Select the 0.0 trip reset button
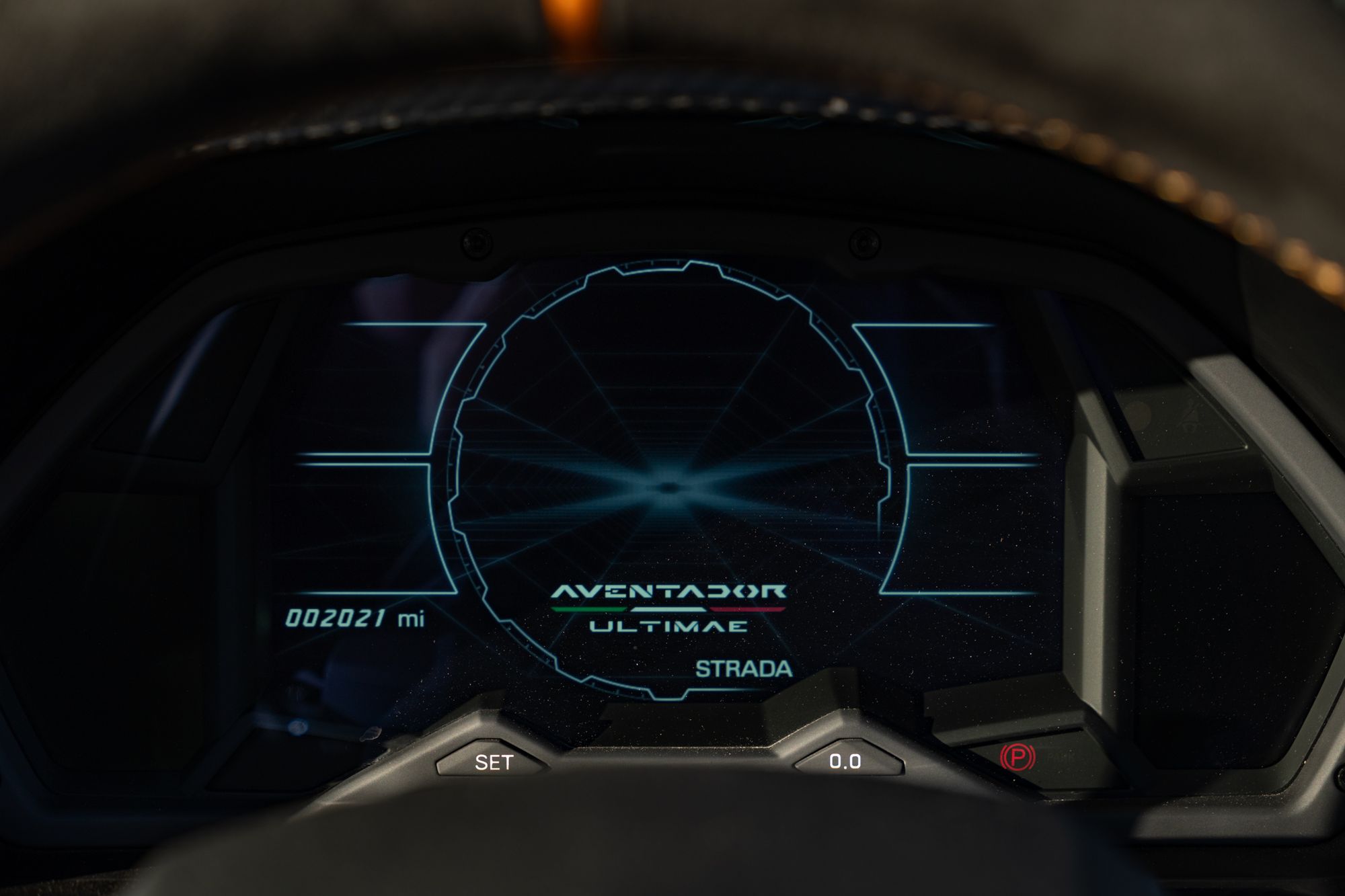Screen dimensions: 1345x896 tap(845, 761)
